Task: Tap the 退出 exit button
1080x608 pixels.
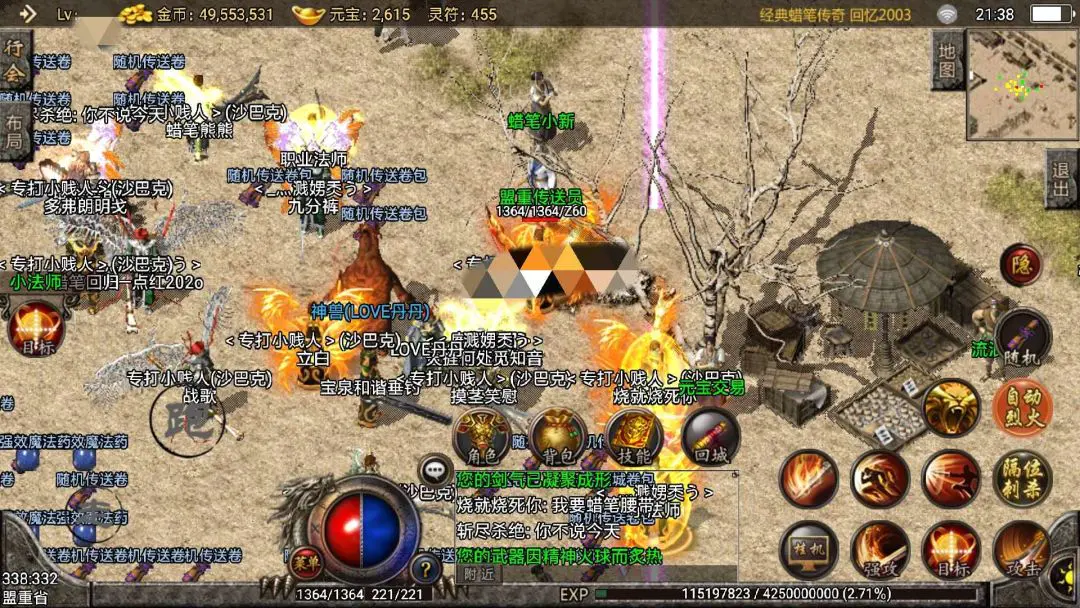Action: [1062, 180]
